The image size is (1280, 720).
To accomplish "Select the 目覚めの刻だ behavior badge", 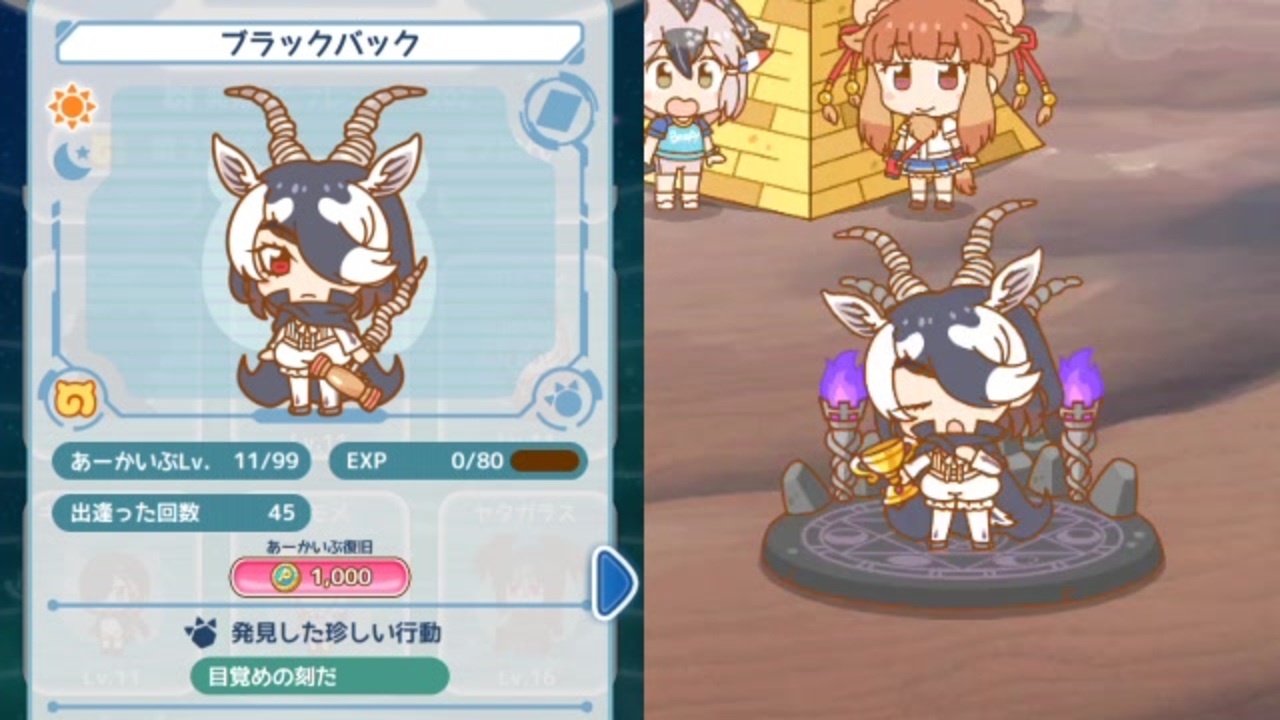I will (x=318, y=677).
